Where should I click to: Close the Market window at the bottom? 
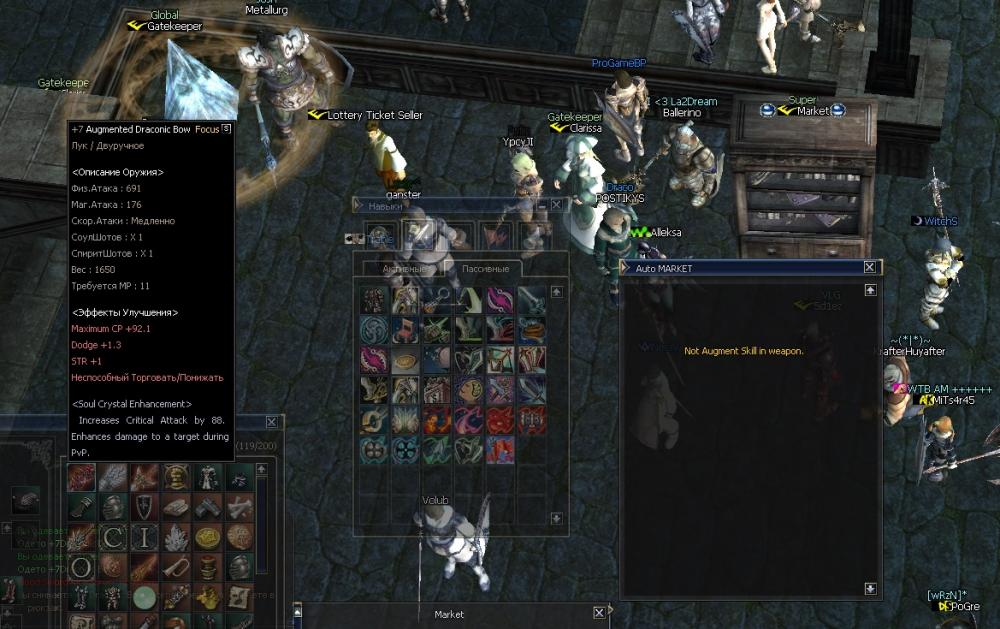(599, 612)
